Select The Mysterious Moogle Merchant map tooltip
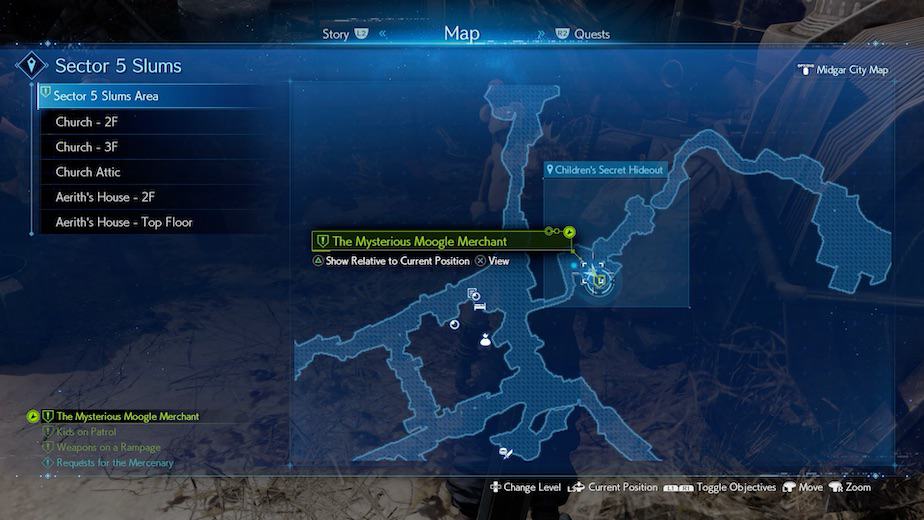Viewport: 924px width, 520px height. click(420, 241)
